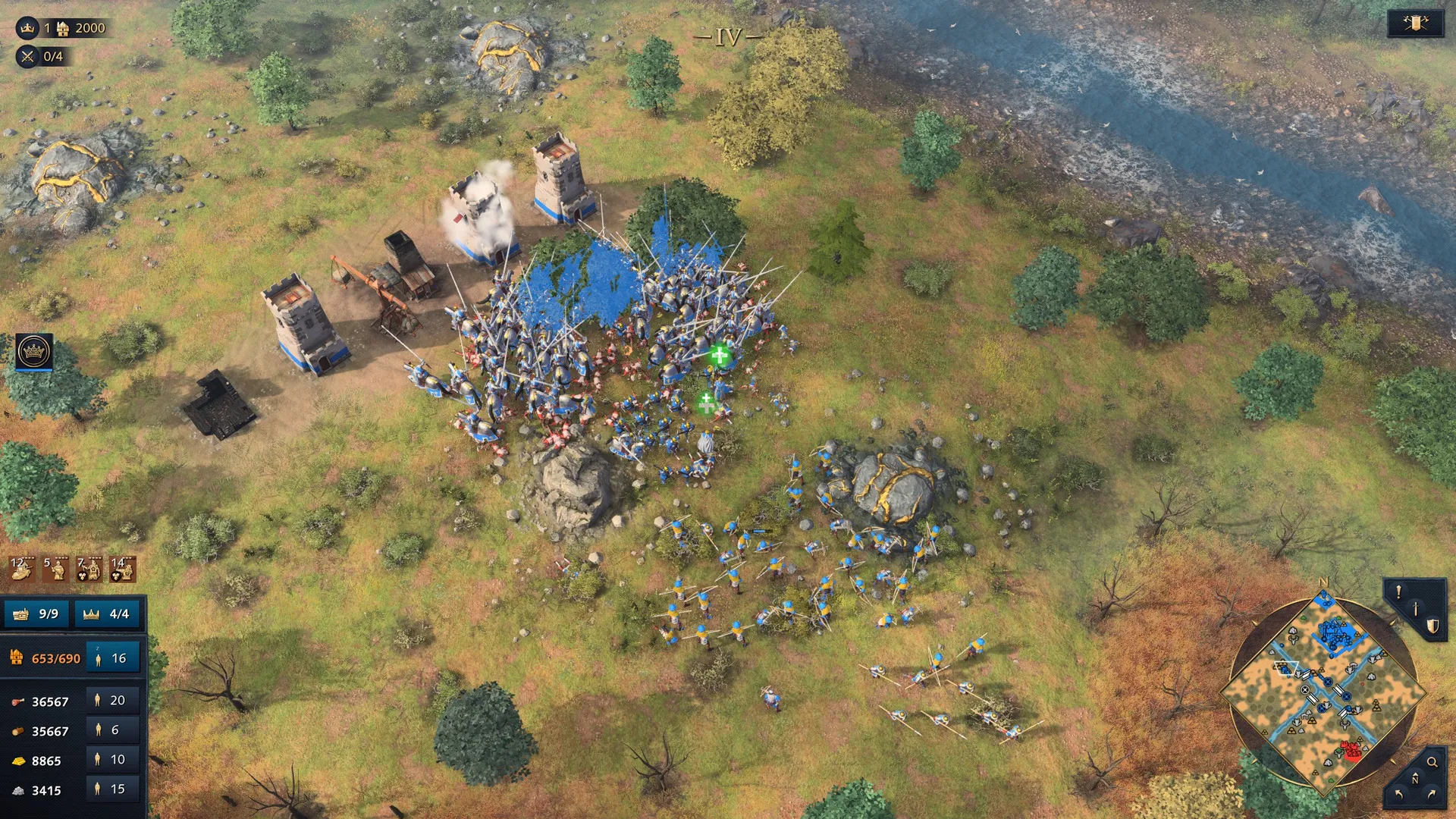Click the 4/4 crown landmarks button
The image size is (1456, 819).
[107, 613]
